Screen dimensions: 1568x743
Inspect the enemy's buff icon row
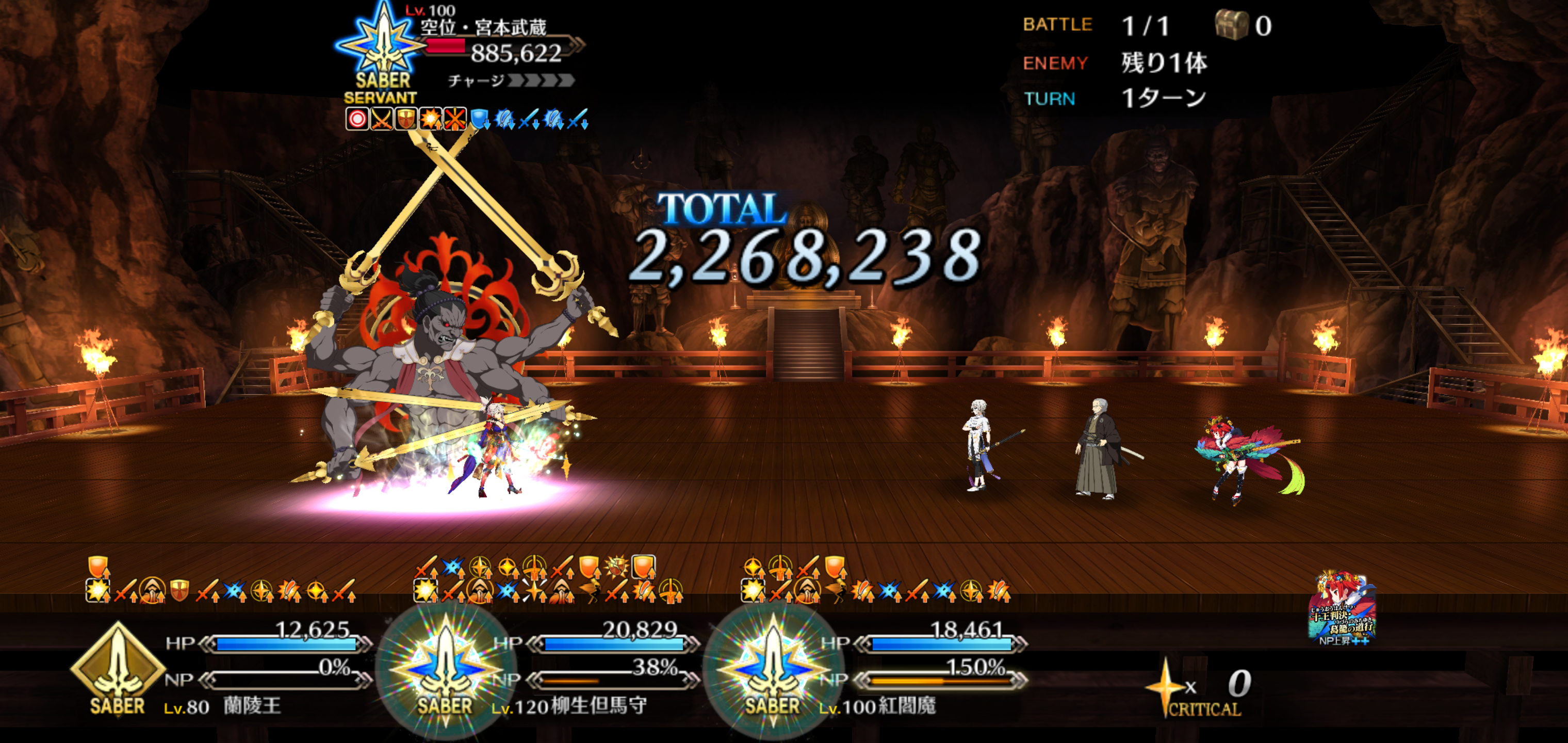click(466, 119)
